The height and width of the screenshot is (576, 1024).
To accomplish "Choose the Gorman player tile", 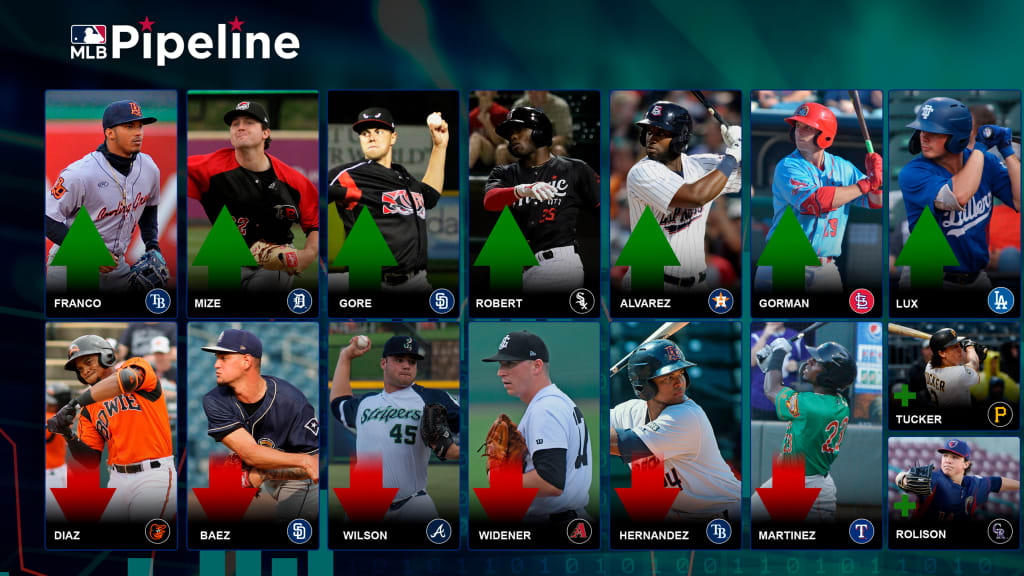I will coord(817,204).
